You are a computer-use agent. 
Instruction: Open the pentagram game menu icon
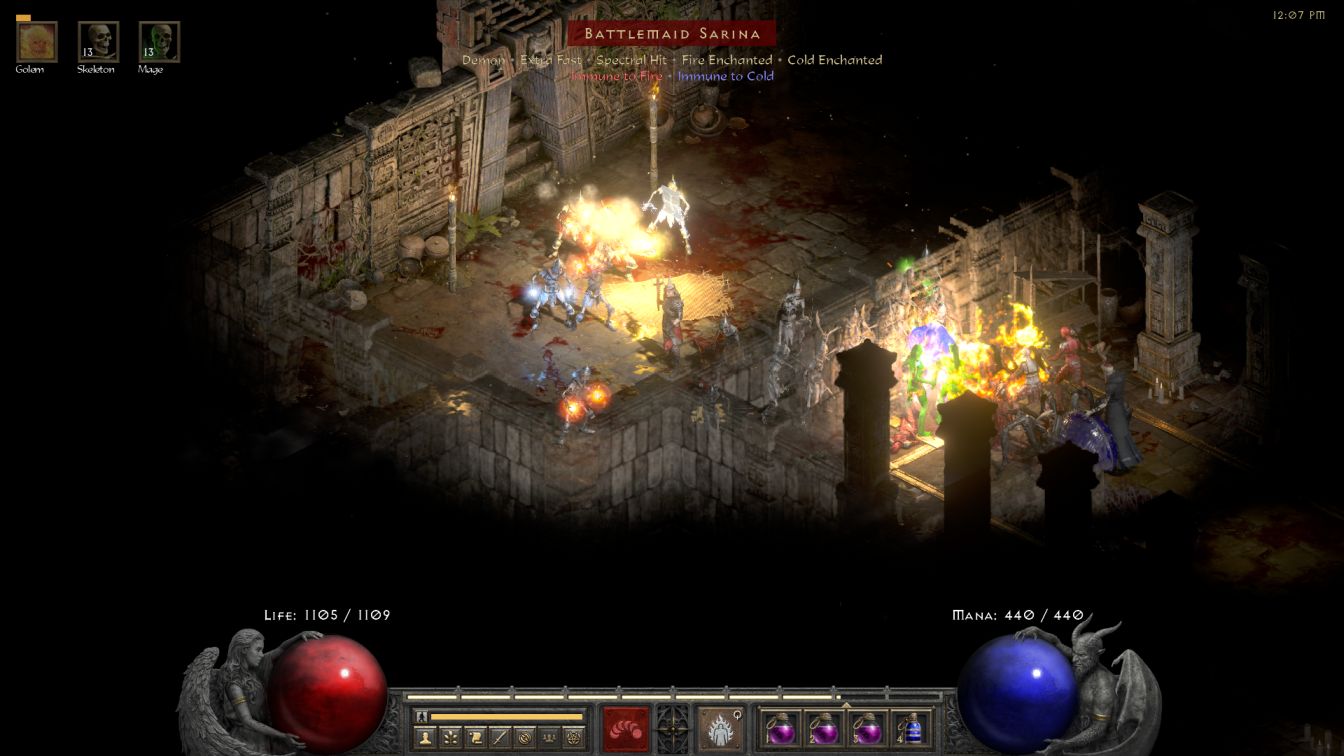point(574,738)
